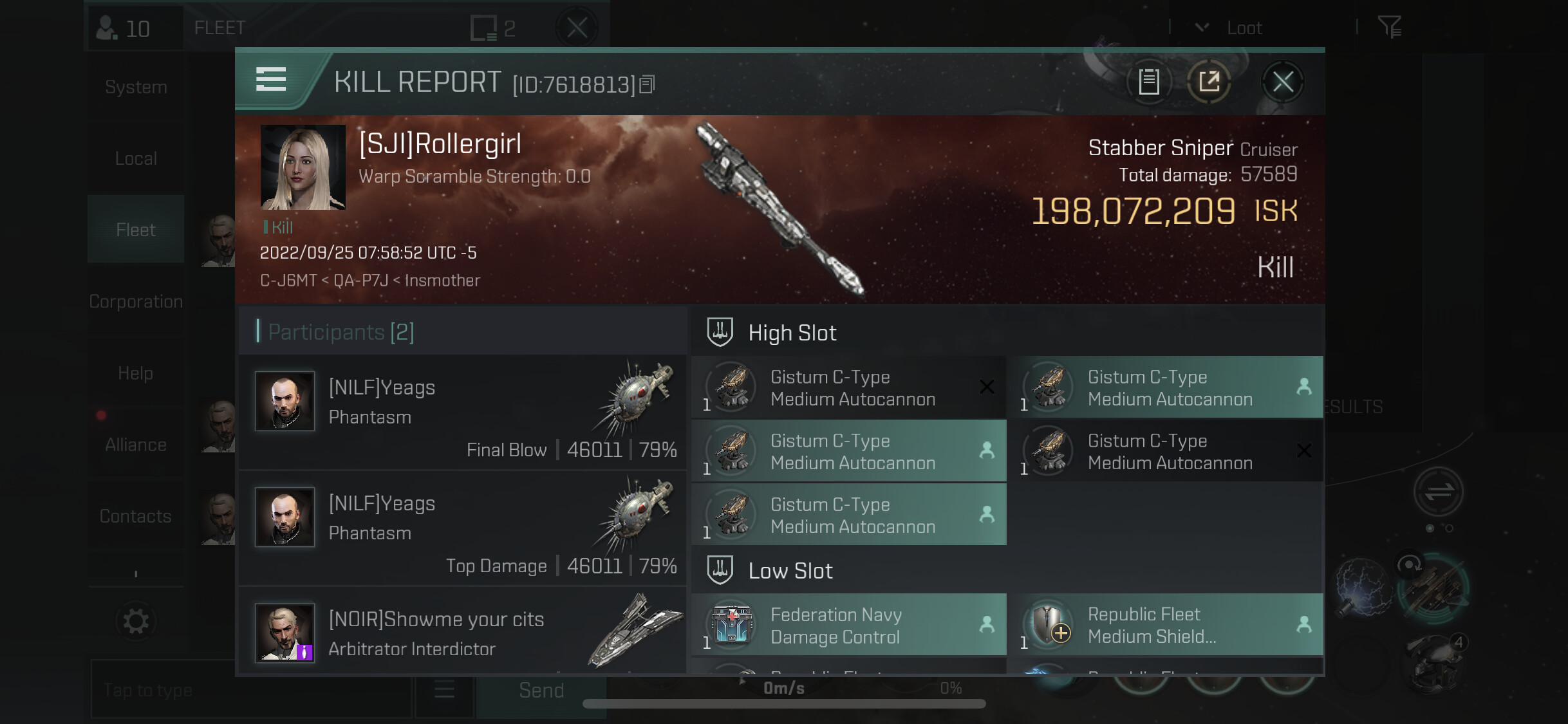Open the kill report clipboard notes icon
The height and width of the screenshot is (724, 1568).
(x=1149, y=82)
